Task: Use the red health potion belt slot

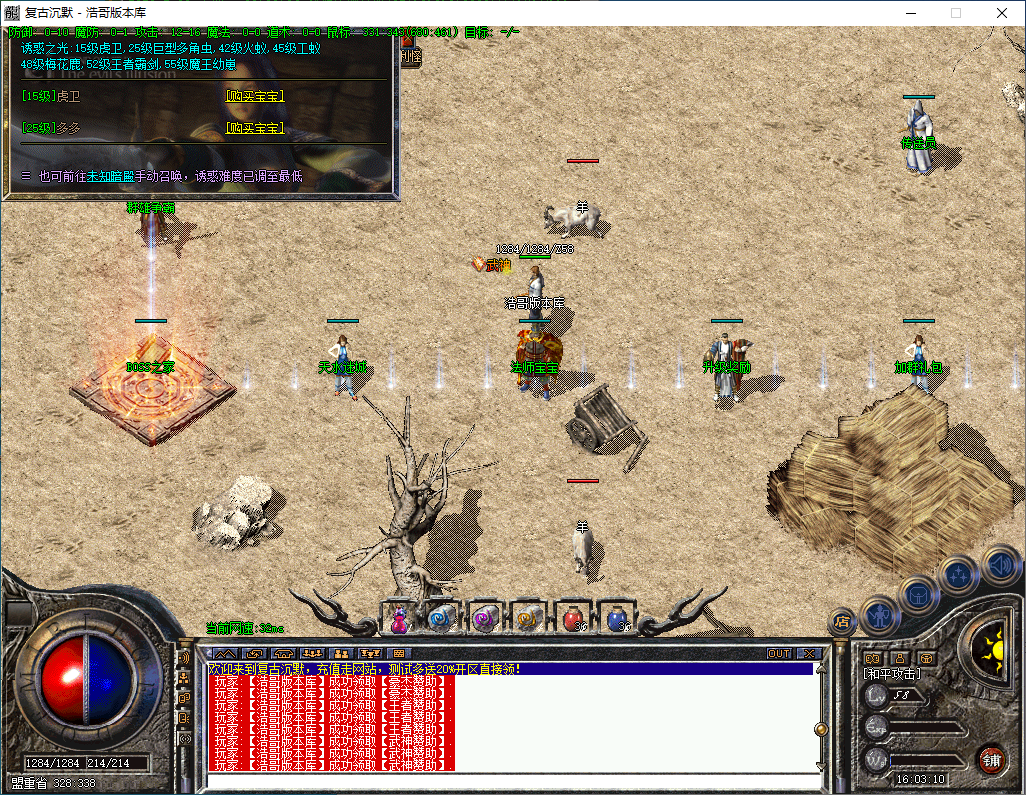Action: [x=572, y=619]
